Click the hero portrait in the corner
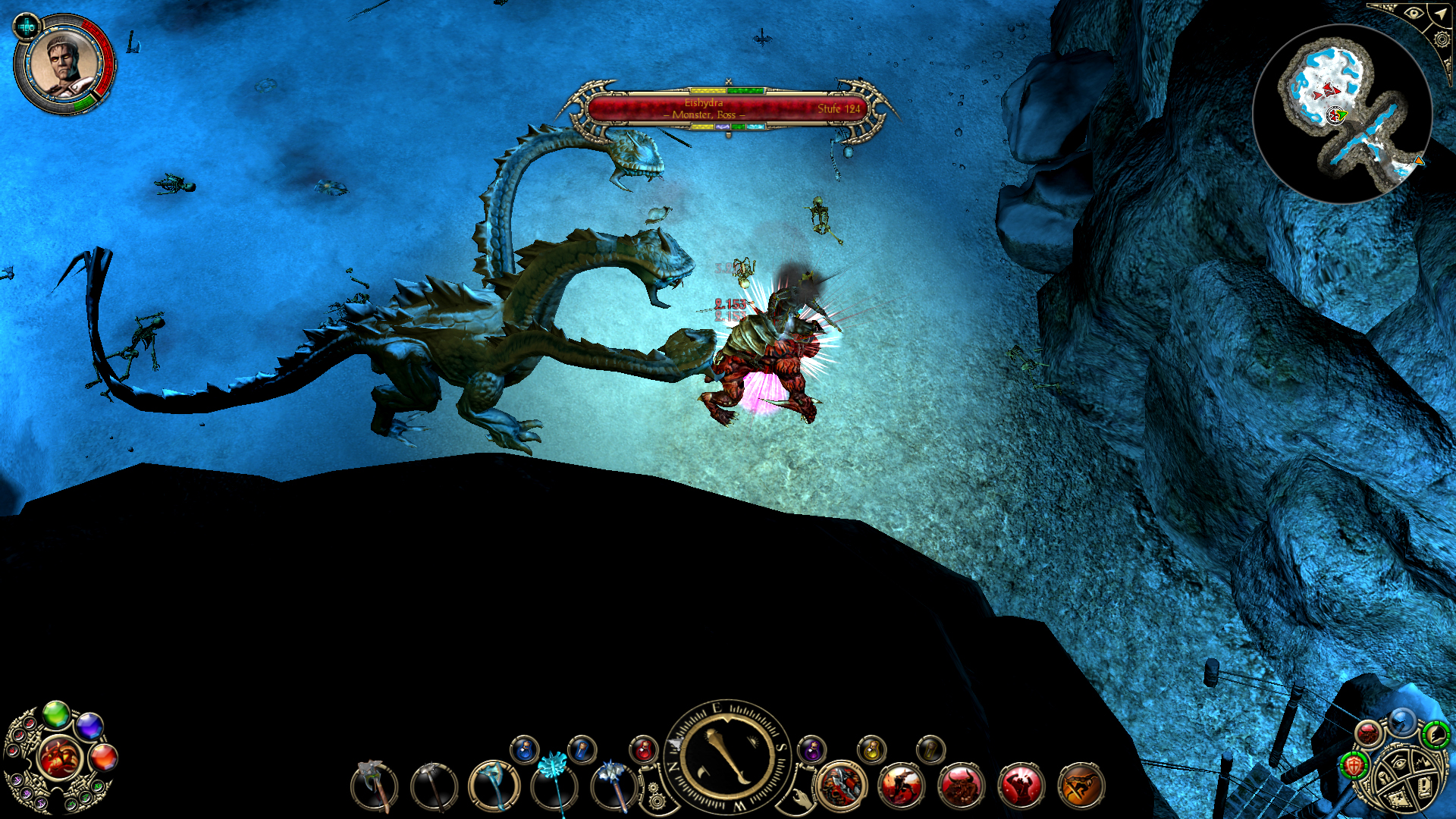 [64, 63]
